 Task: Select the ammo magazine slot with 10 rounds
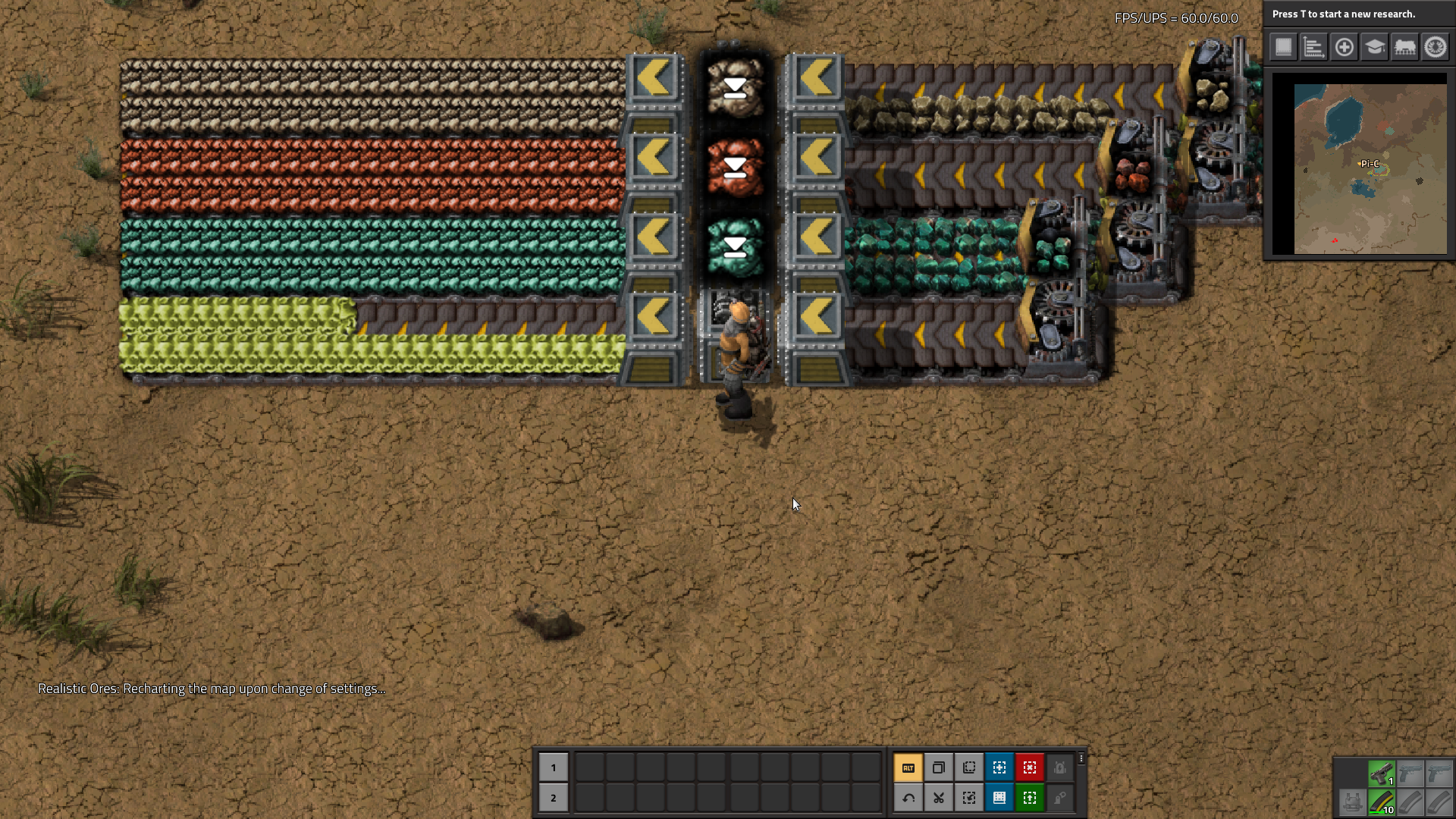coord(1381,802)
